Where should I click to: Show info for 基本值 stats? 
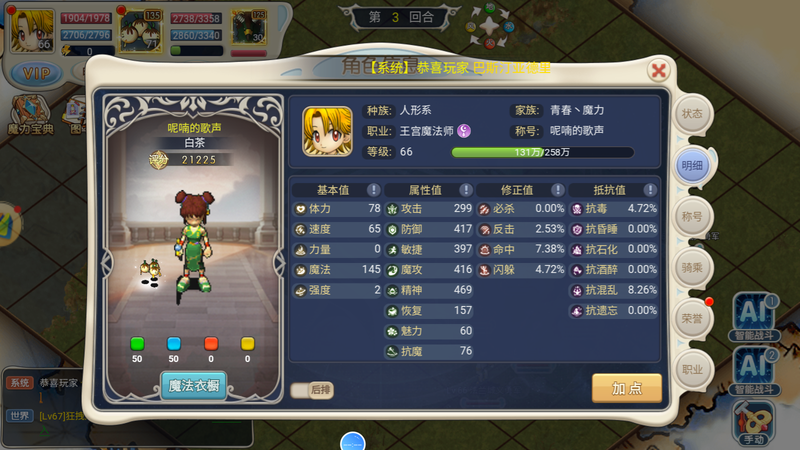(373, 189)
